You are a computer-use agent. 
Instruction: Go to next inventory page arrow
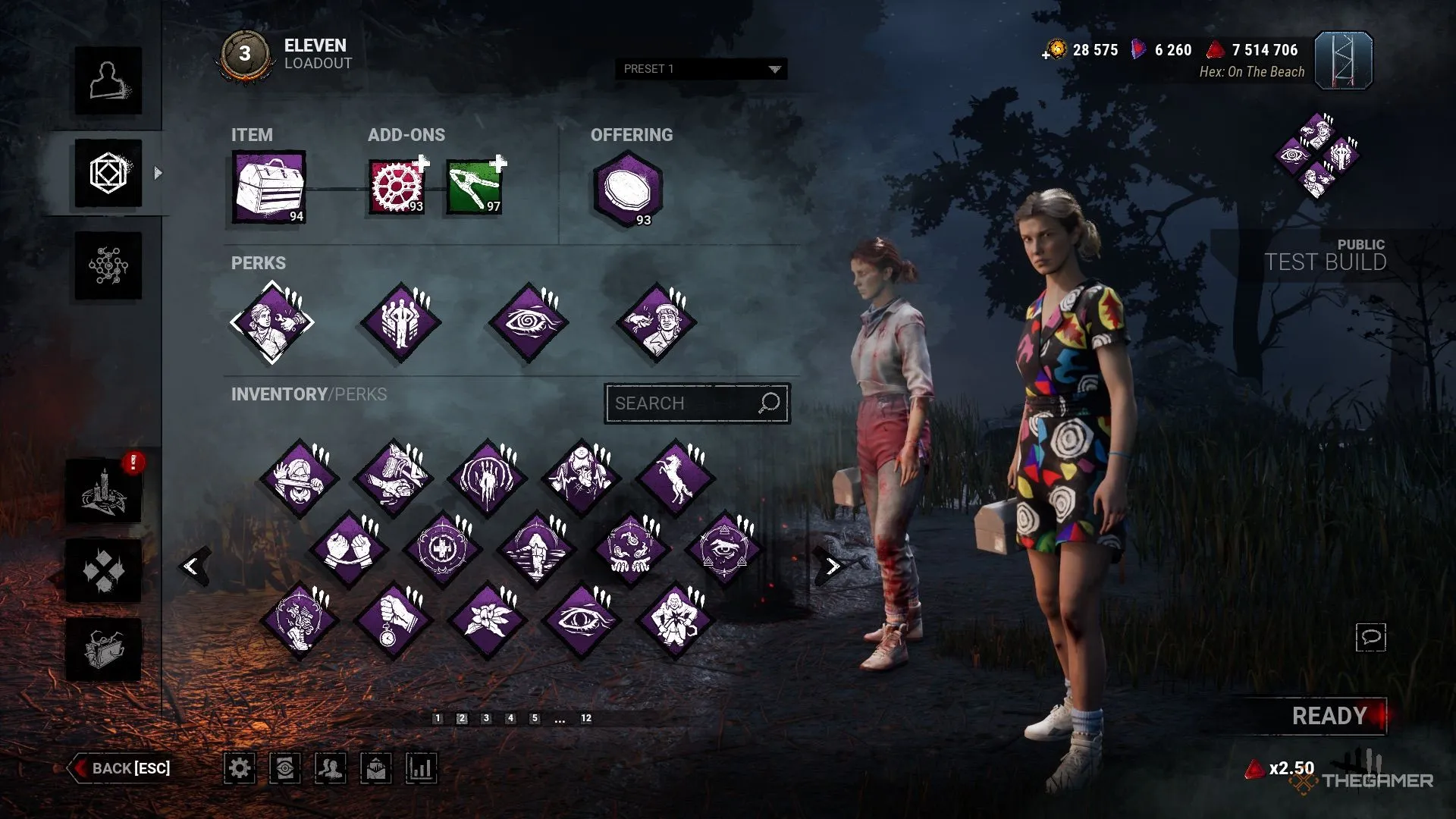832,566
